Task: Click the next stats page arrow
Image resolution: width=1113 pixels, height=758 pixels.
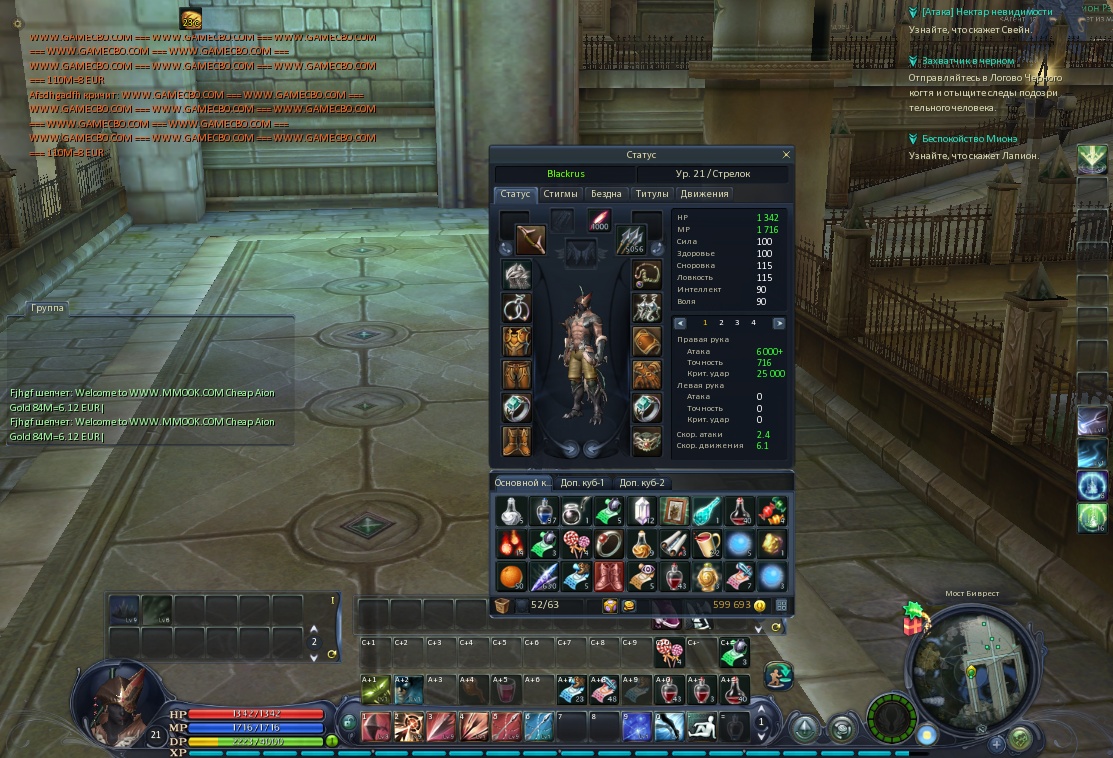Action: tap(779, 323)
